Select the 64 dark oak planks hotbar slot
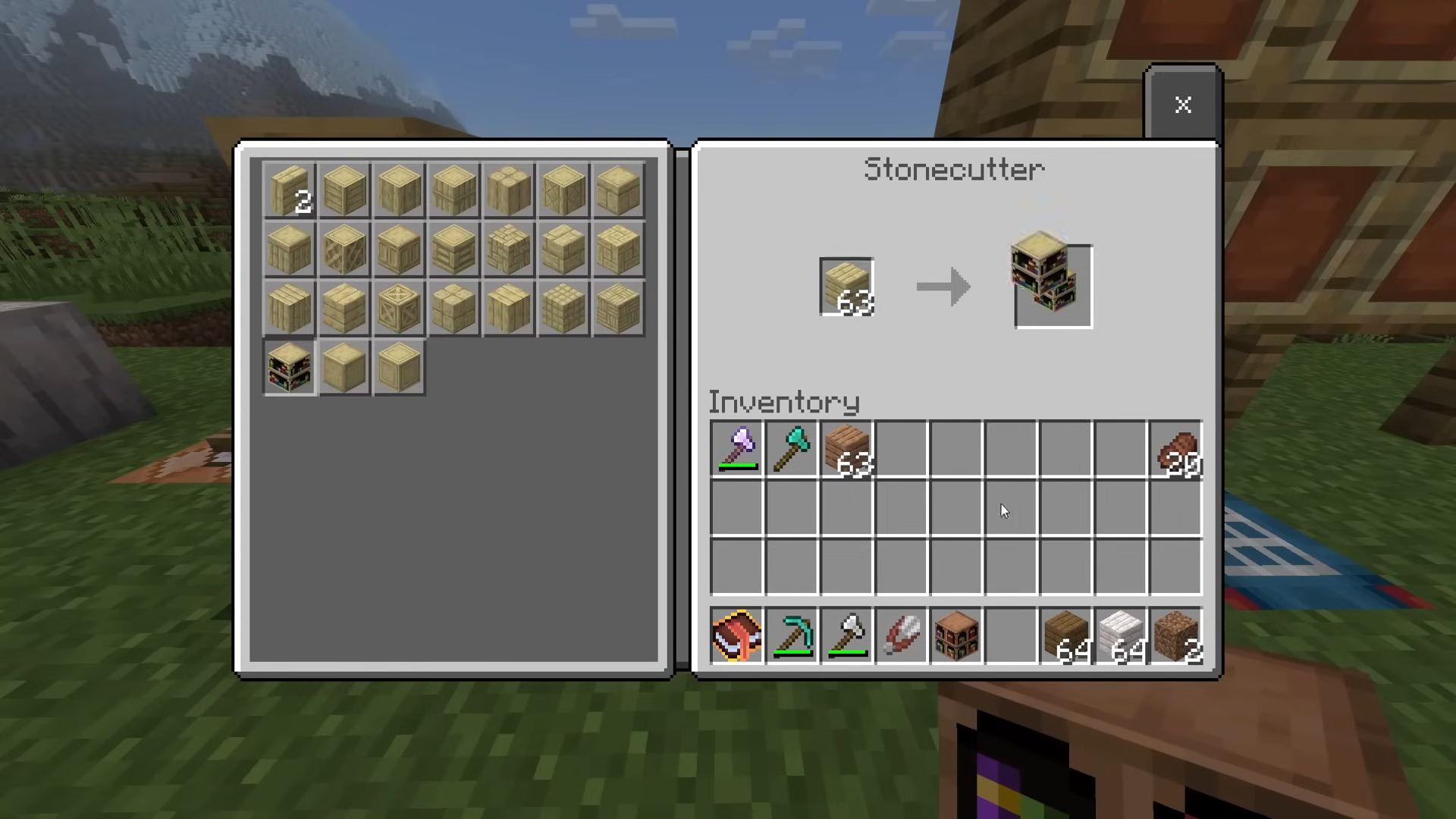Image resolution: width=1456 pixels, height=819 pixels. 1066,635
